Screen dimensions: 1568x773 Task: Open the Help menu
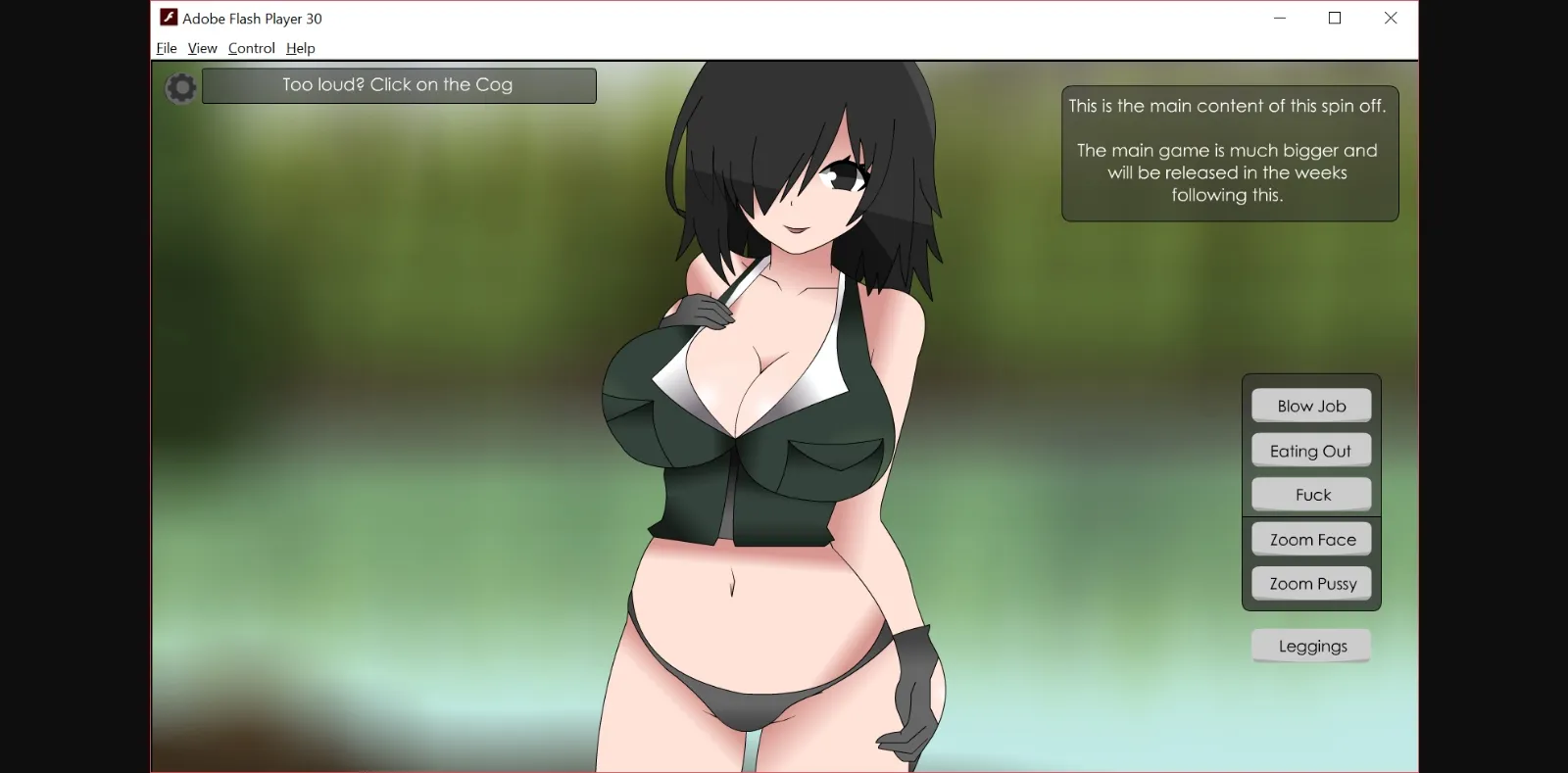pyautogui.click(x=300, y=48)
